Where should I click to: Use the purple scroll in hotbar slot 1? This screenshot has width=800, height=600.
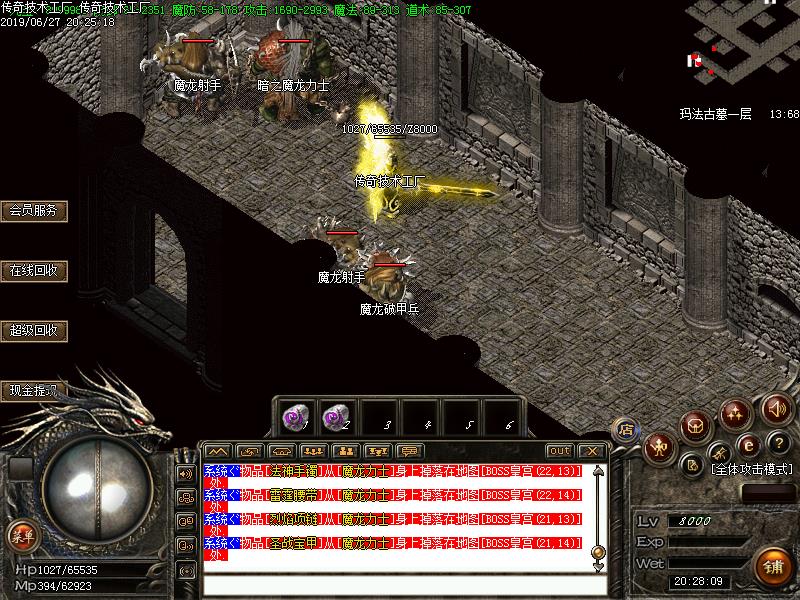[x=294, y=414]
